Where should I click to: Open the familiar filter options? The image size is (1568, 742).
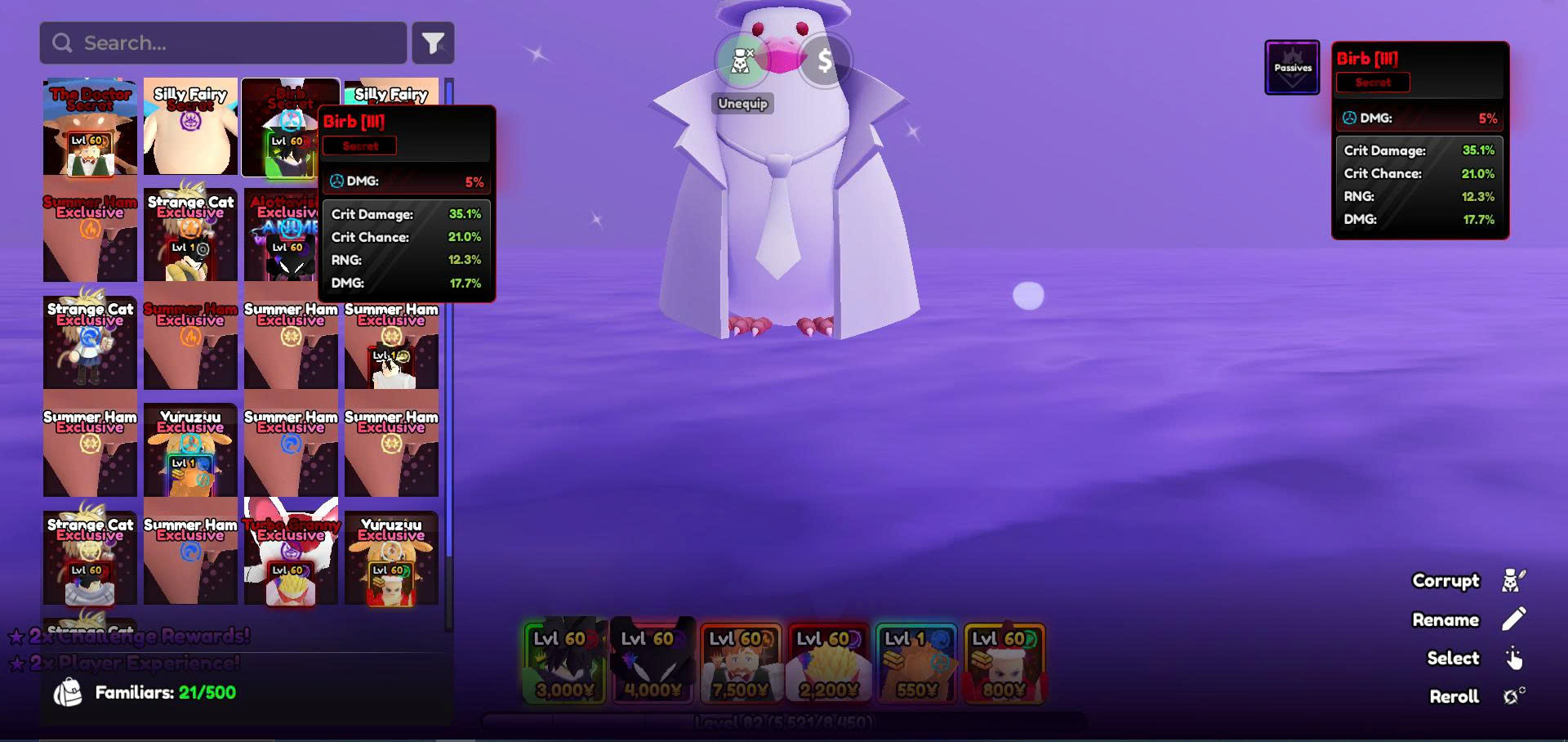click(x=433, y=42)
